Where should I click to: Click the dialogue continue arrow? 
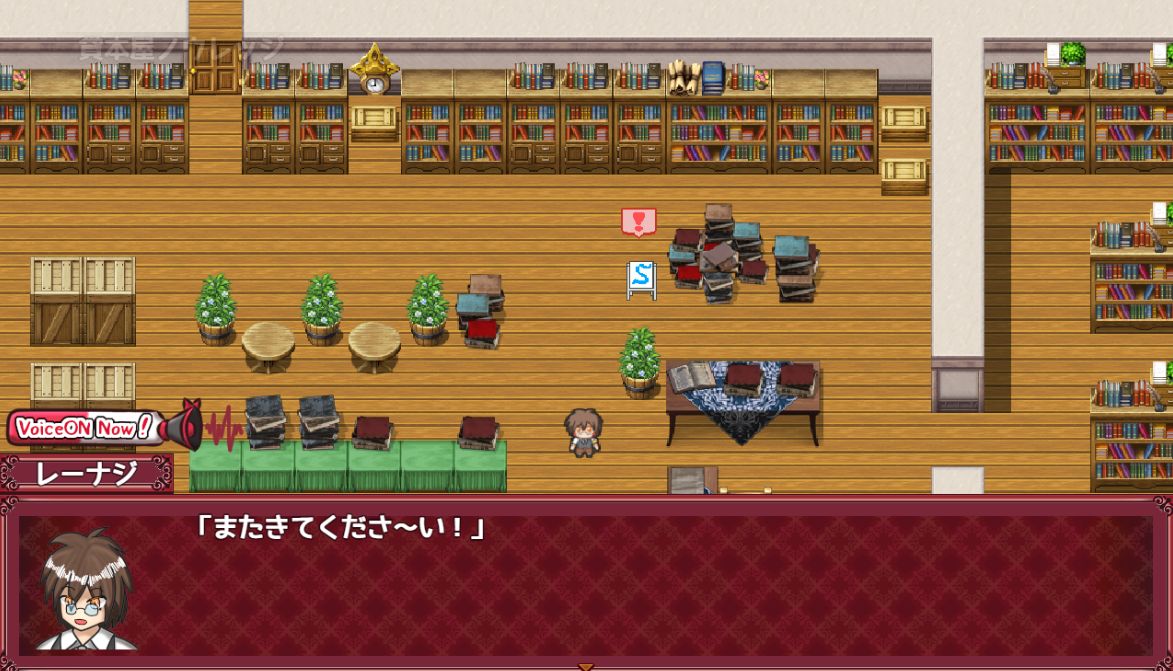(586, 666)
